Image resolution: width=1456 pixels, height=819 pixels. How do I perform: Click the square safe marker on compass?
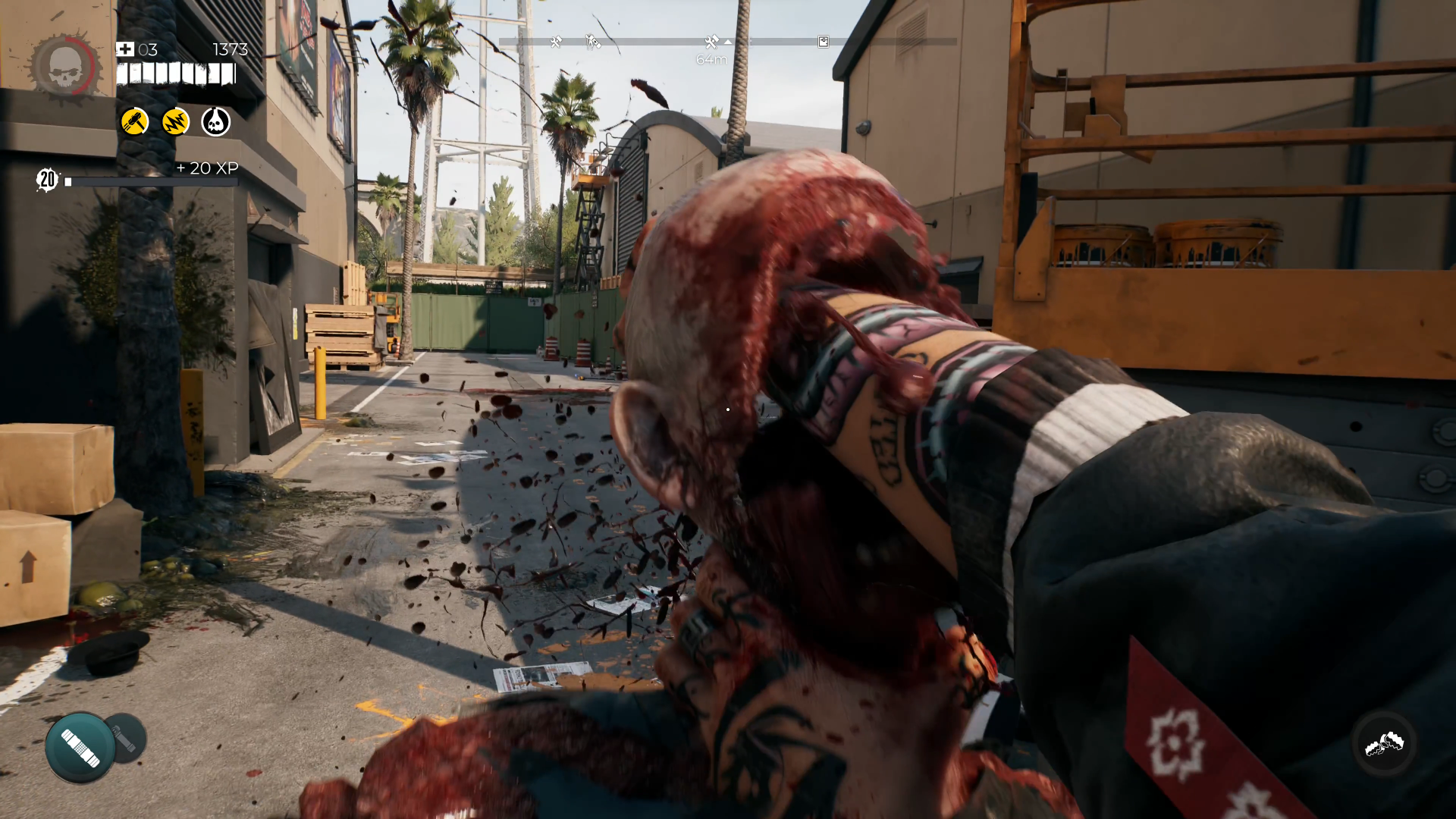click(824, 42)
